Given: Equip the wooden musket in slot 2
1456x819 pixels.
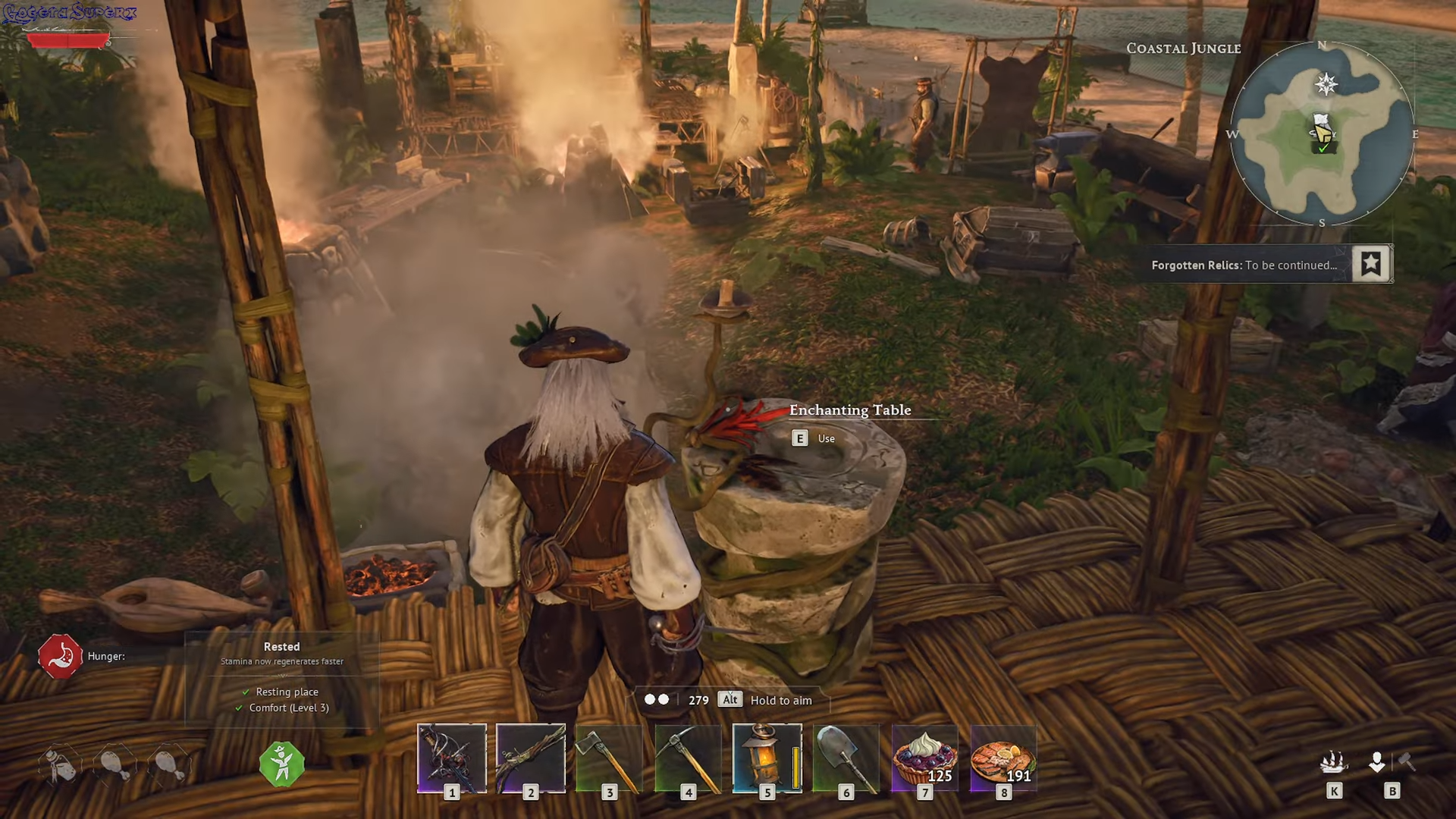Looking at the screenshot, I should pos(531,758).
